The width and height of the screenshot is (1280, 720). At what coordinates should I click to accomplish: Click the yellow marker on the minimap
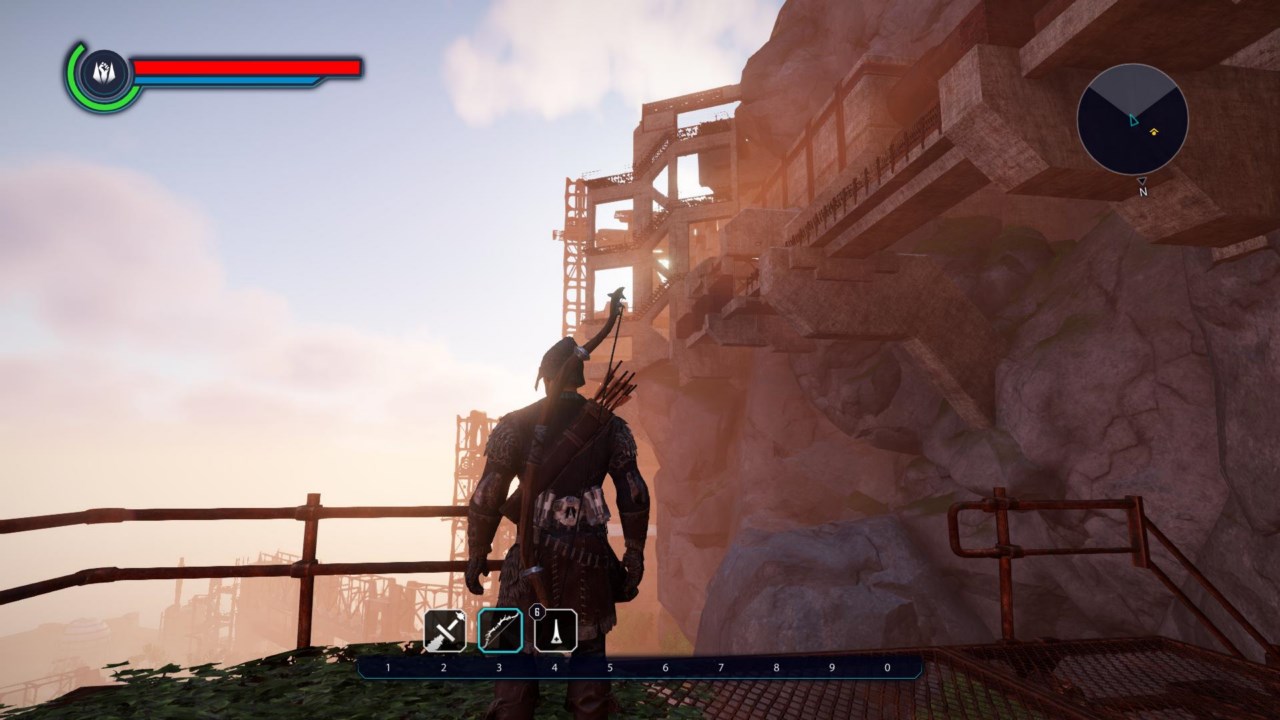(1153, 131)
